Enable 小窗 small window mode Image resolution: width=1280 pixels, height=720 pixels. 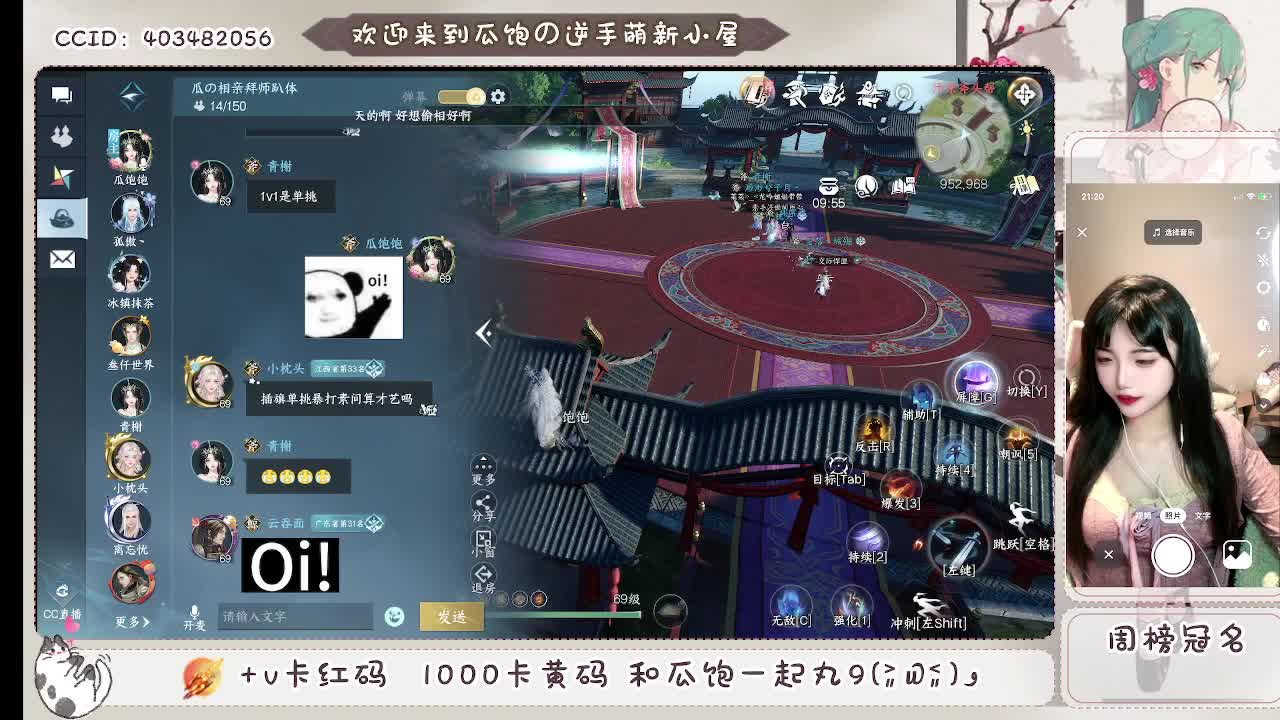483,540
